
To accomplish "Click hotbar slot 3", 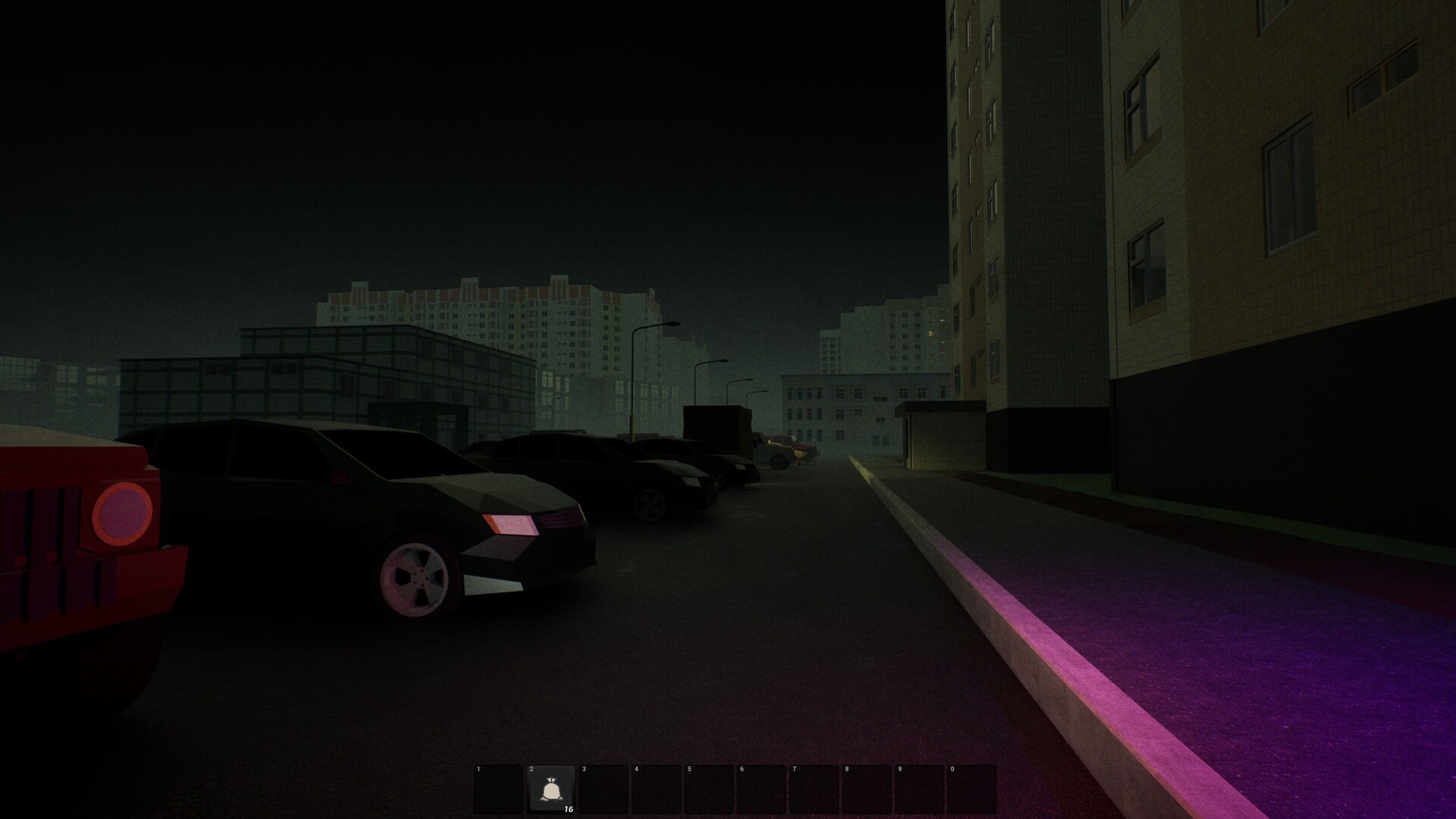I will pyautogui.click(x=604, y=789).
